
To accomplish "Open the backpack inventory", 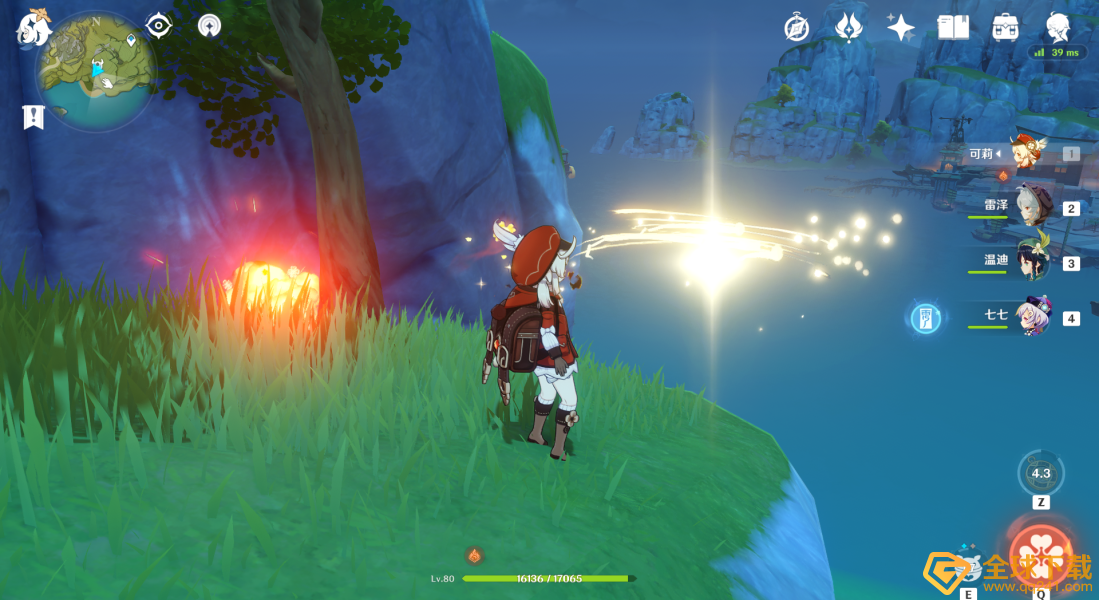I will 1005,27.
